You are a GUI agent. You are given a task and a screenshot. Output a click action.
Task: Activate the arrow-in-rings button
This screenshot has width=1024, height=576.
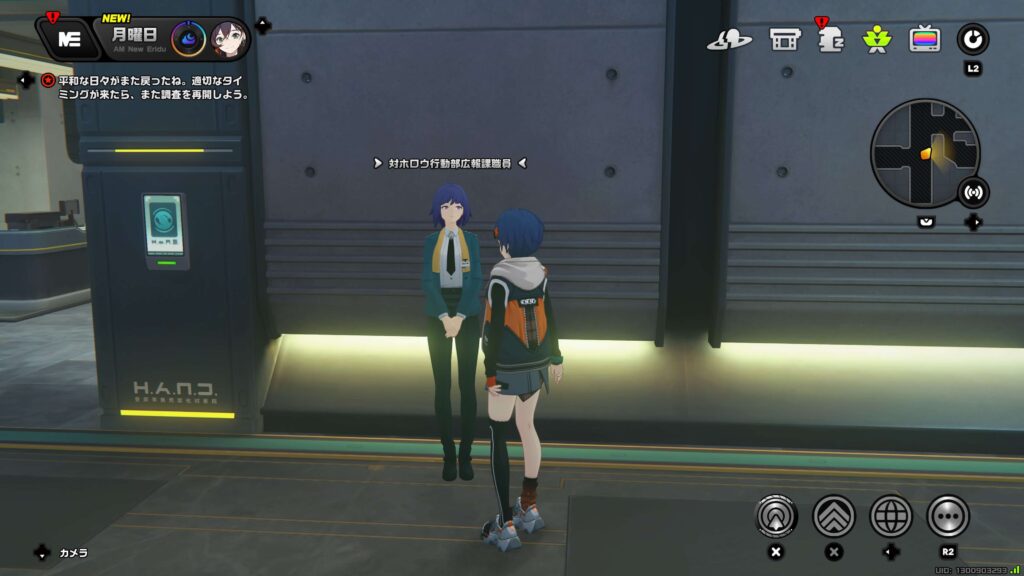pyautogui.click(x=776, y=516)
